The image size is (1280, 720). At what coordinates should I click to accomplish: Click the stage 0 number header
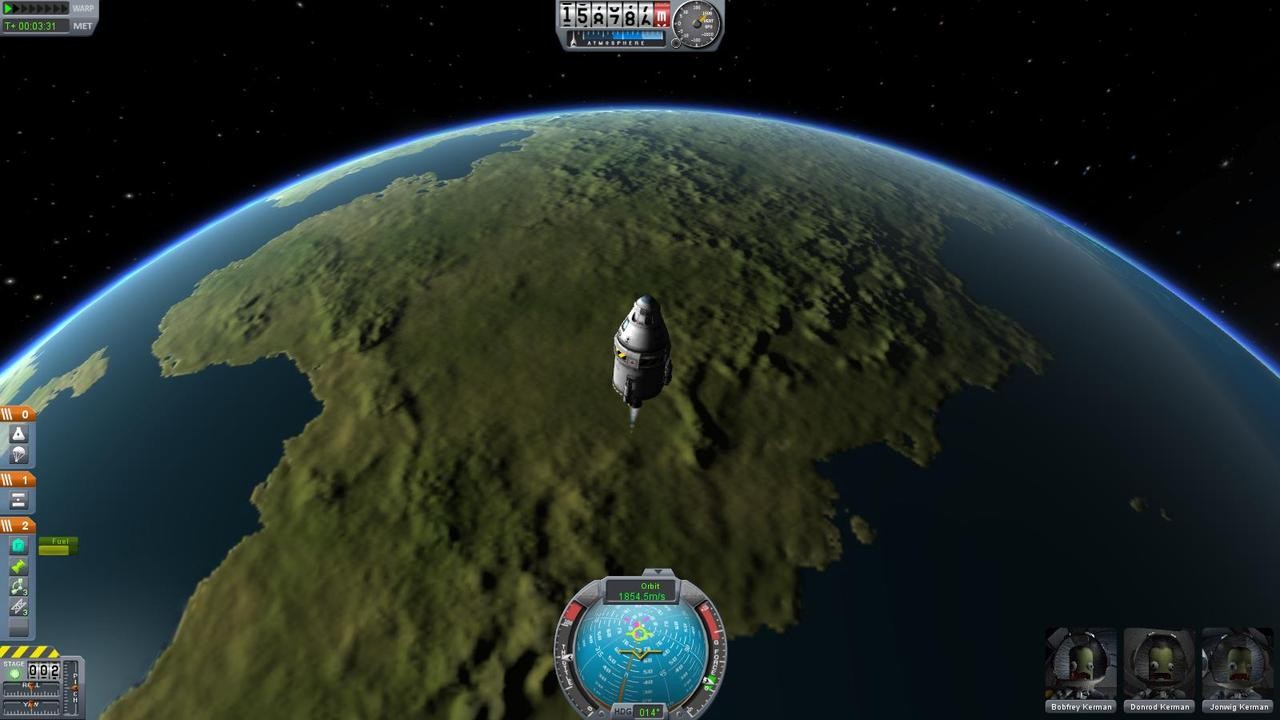click(24, 413)
